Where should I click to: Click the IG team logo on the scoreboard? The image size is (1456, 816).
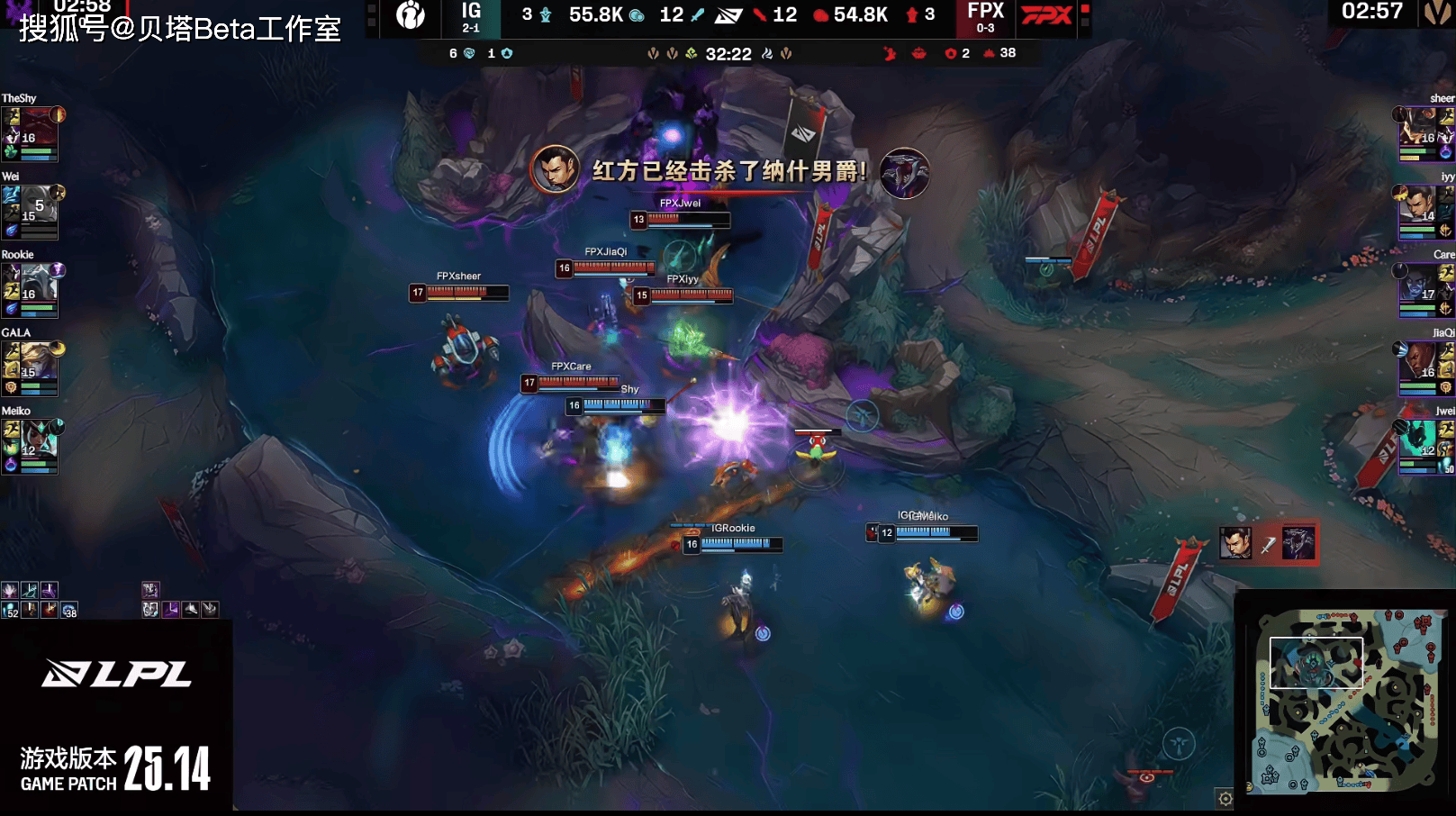click(x=411, y=15)
